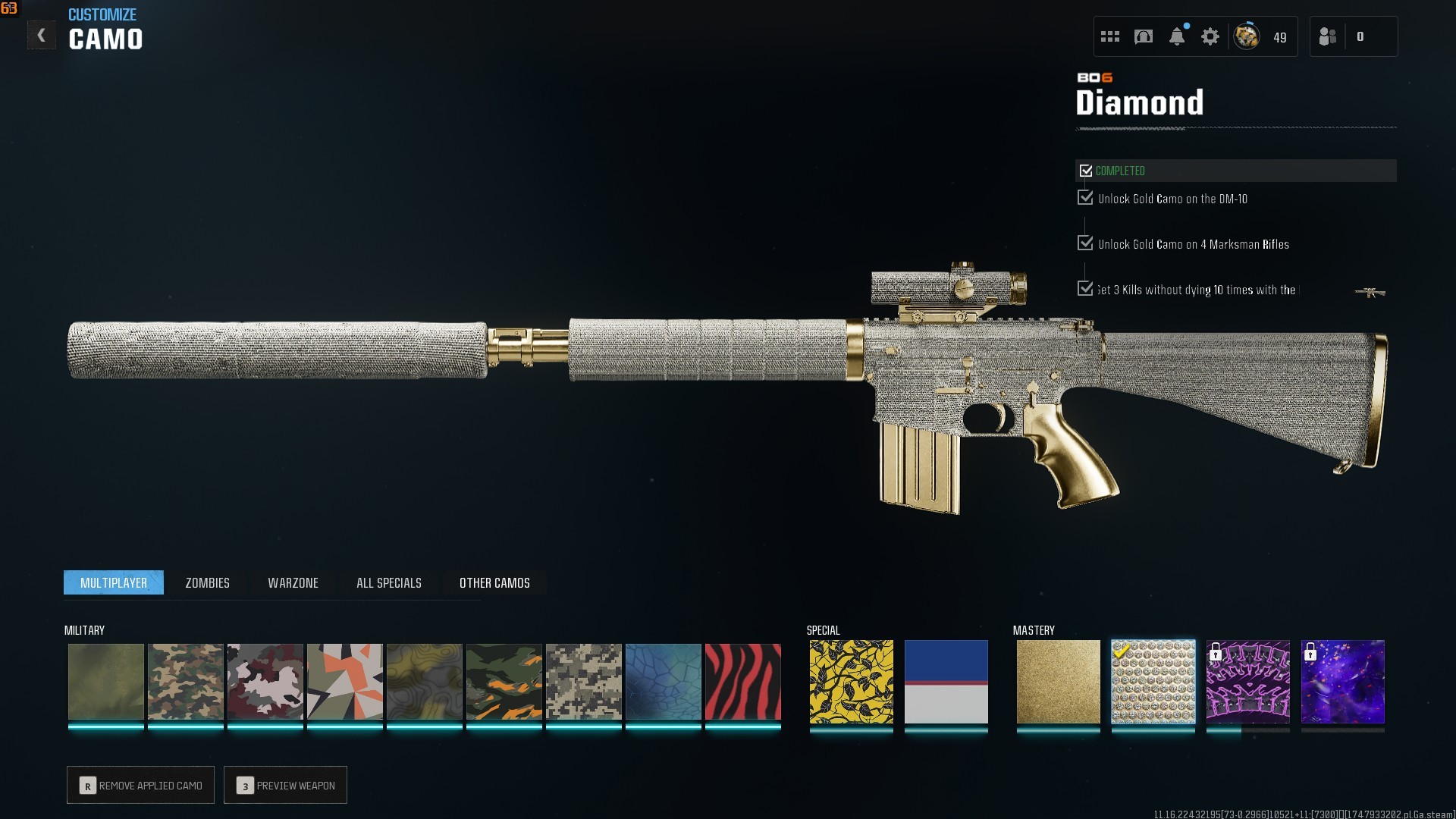Remove the applied camo
Screen dimensions: 1456x819
click(x=141, y=785)
